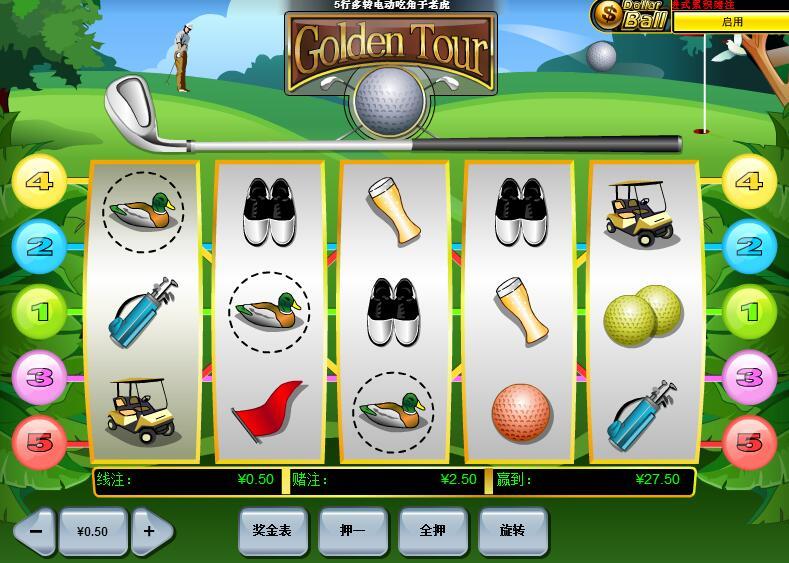Open the 奖金表 paytable

pyautogui.click(x=272, y=531)
